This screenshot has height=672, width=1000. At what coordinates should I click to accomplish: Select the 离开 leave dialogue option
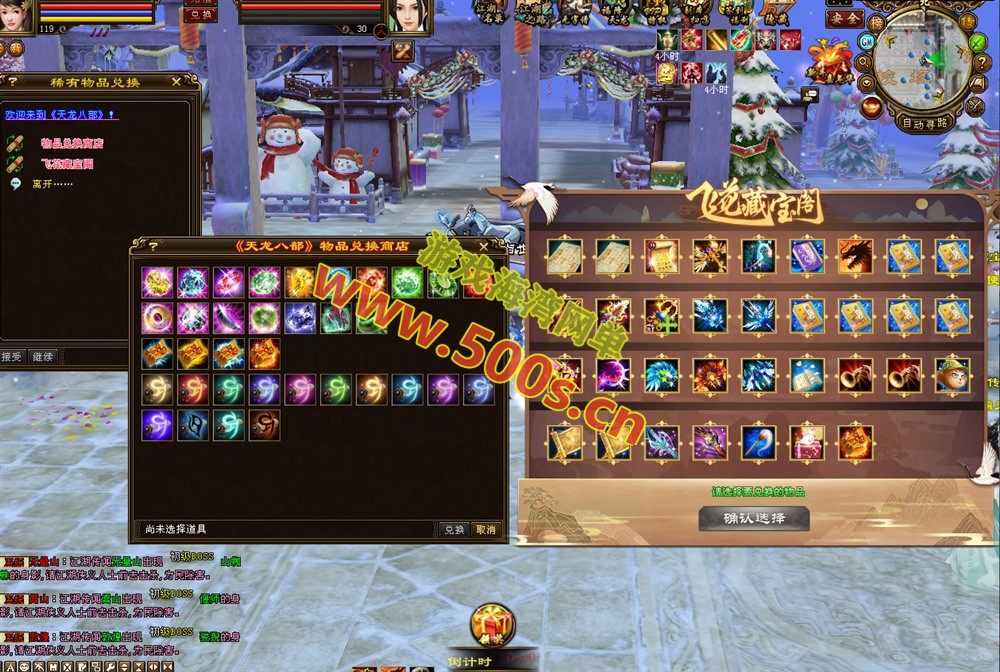tap(46, 184)
